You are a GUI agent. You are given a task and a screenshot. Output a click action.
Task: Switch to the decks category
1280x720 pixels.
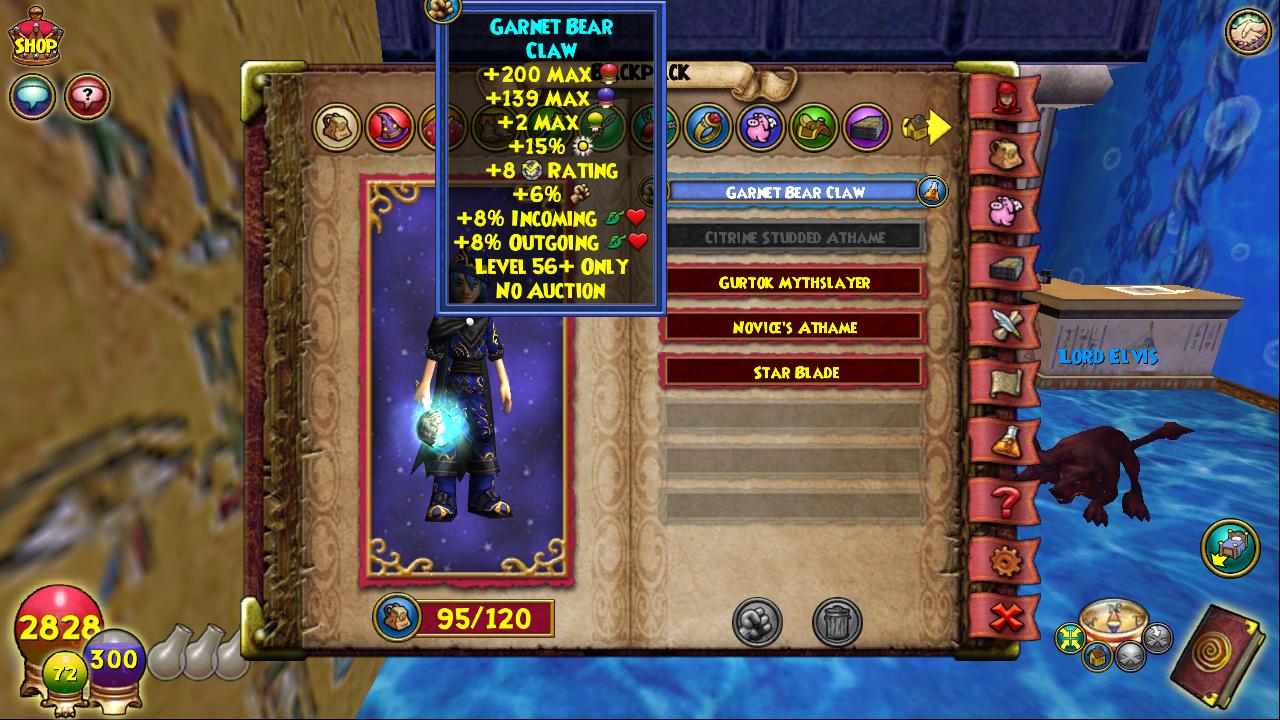coord(867,127)
